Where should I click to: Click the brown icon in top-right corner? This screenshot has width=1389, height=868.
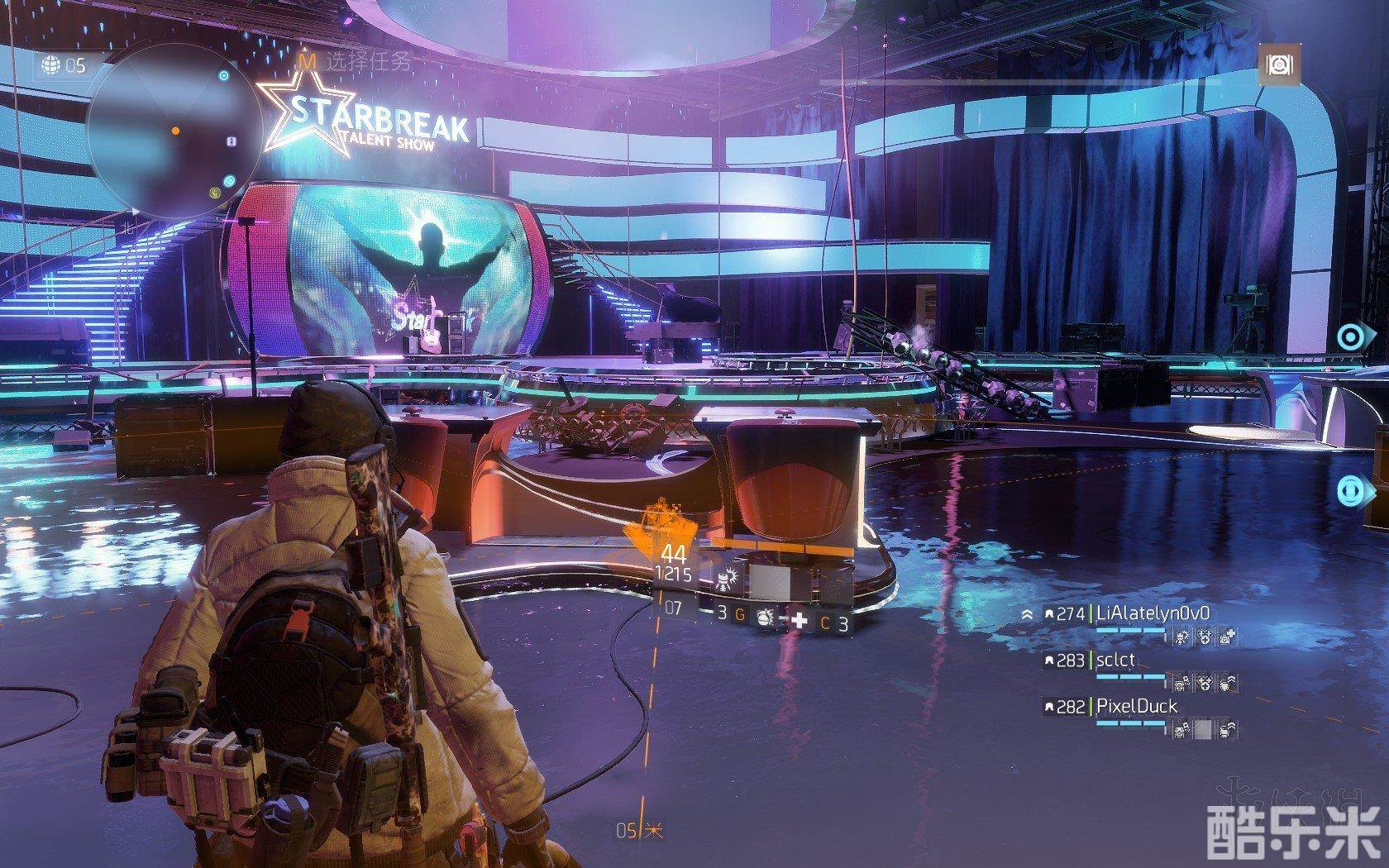[x=1279, y=64]
